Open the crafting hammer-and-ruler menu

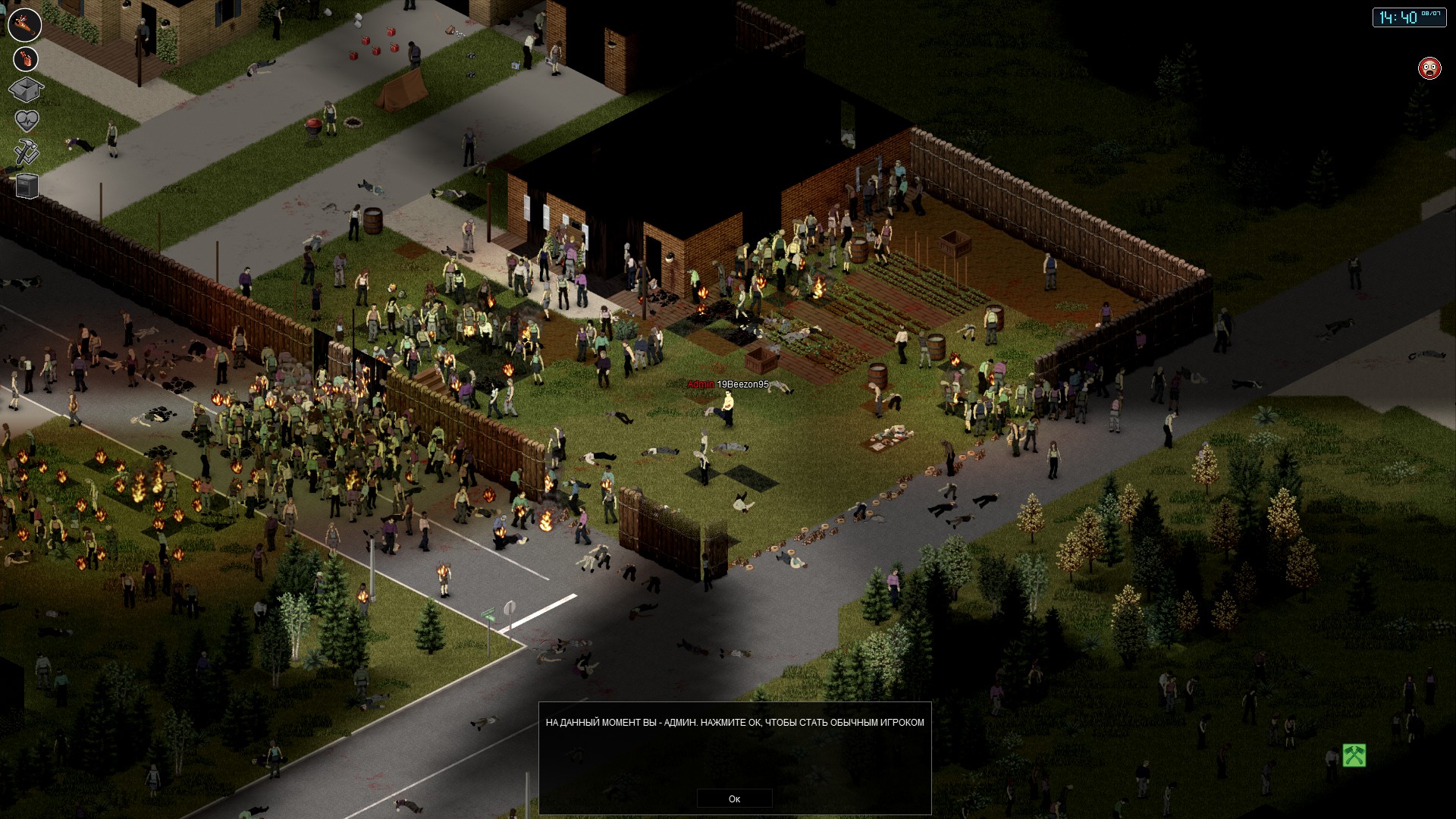(25, 149)
